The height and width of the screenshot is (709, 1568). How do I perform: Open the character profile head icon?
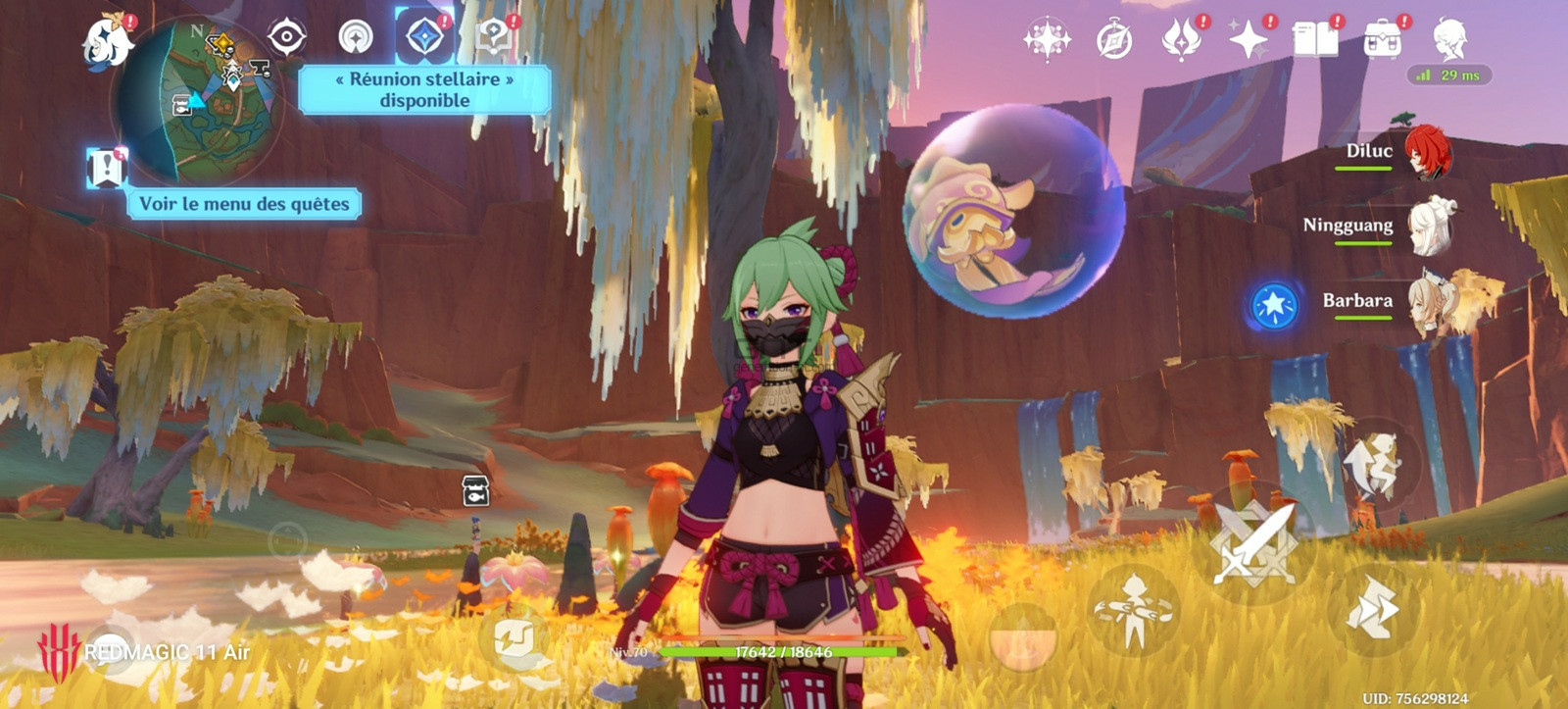1448,40
